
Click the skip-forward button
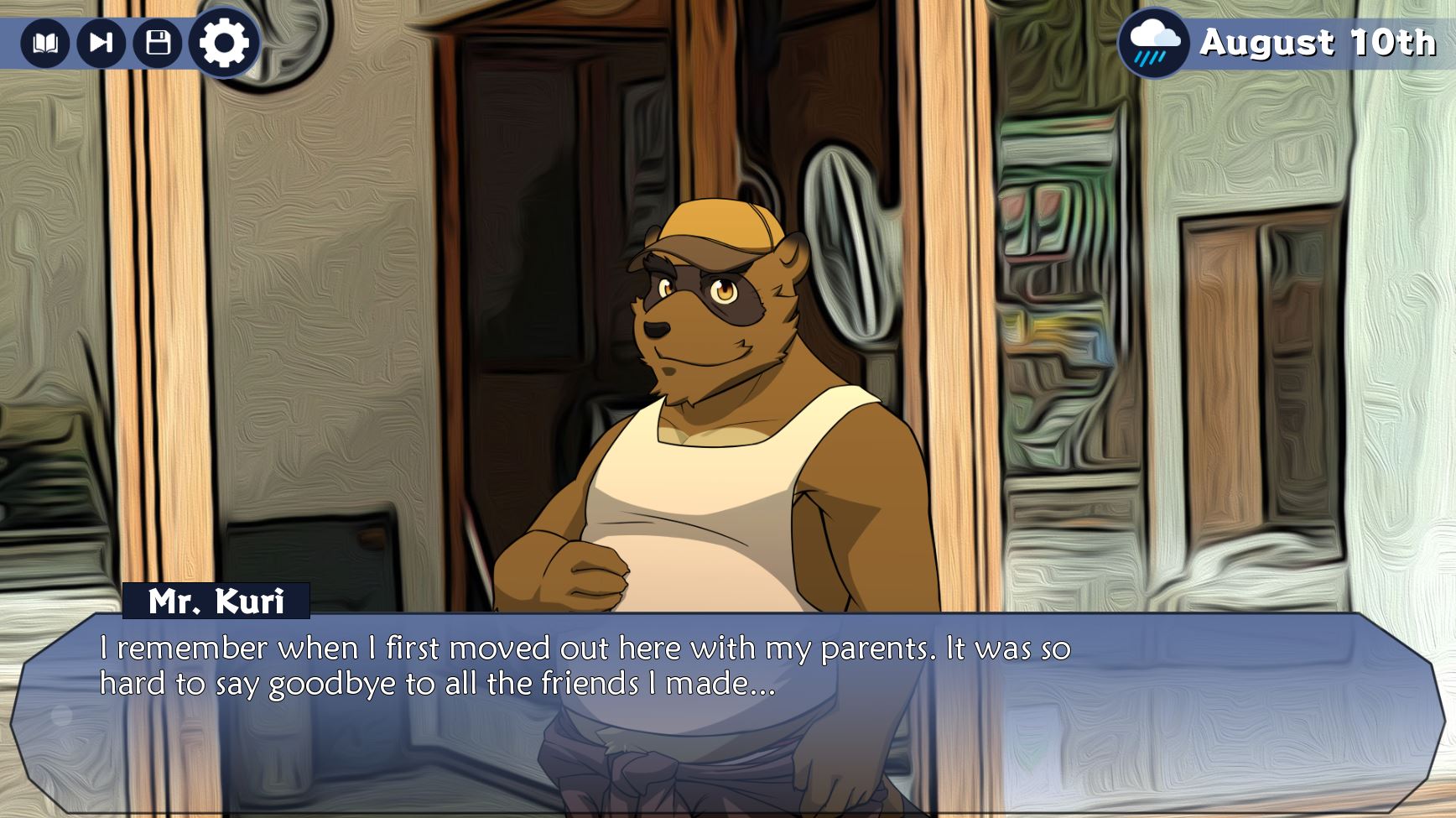101,43
